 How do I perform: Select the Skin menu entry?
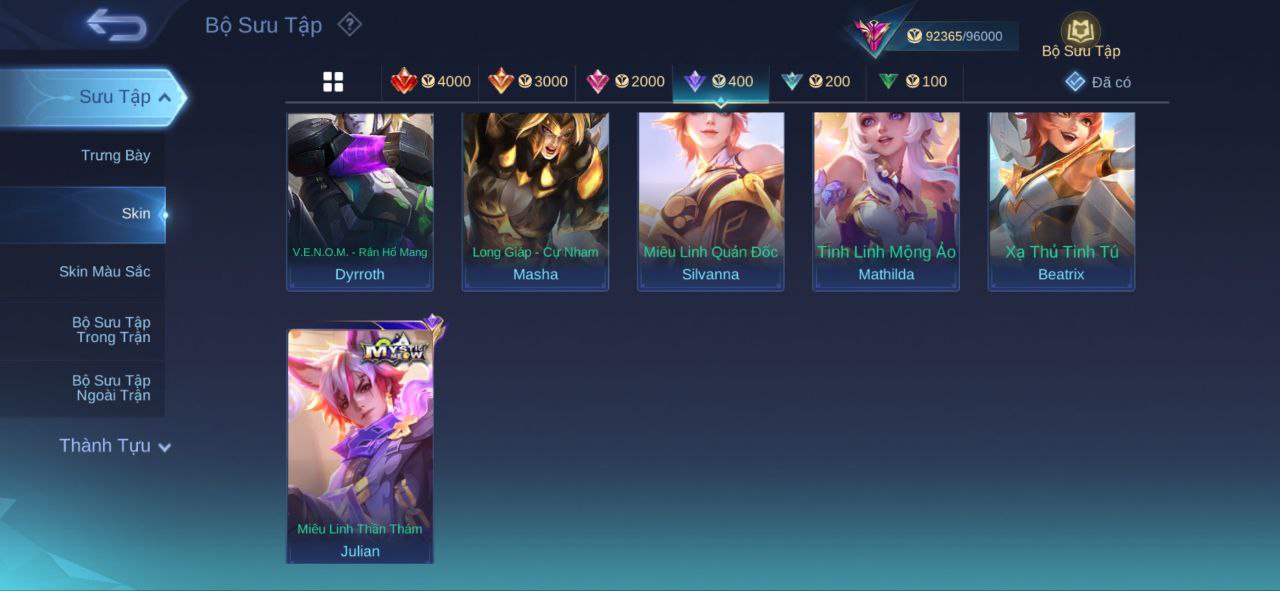tap(135, 213)
